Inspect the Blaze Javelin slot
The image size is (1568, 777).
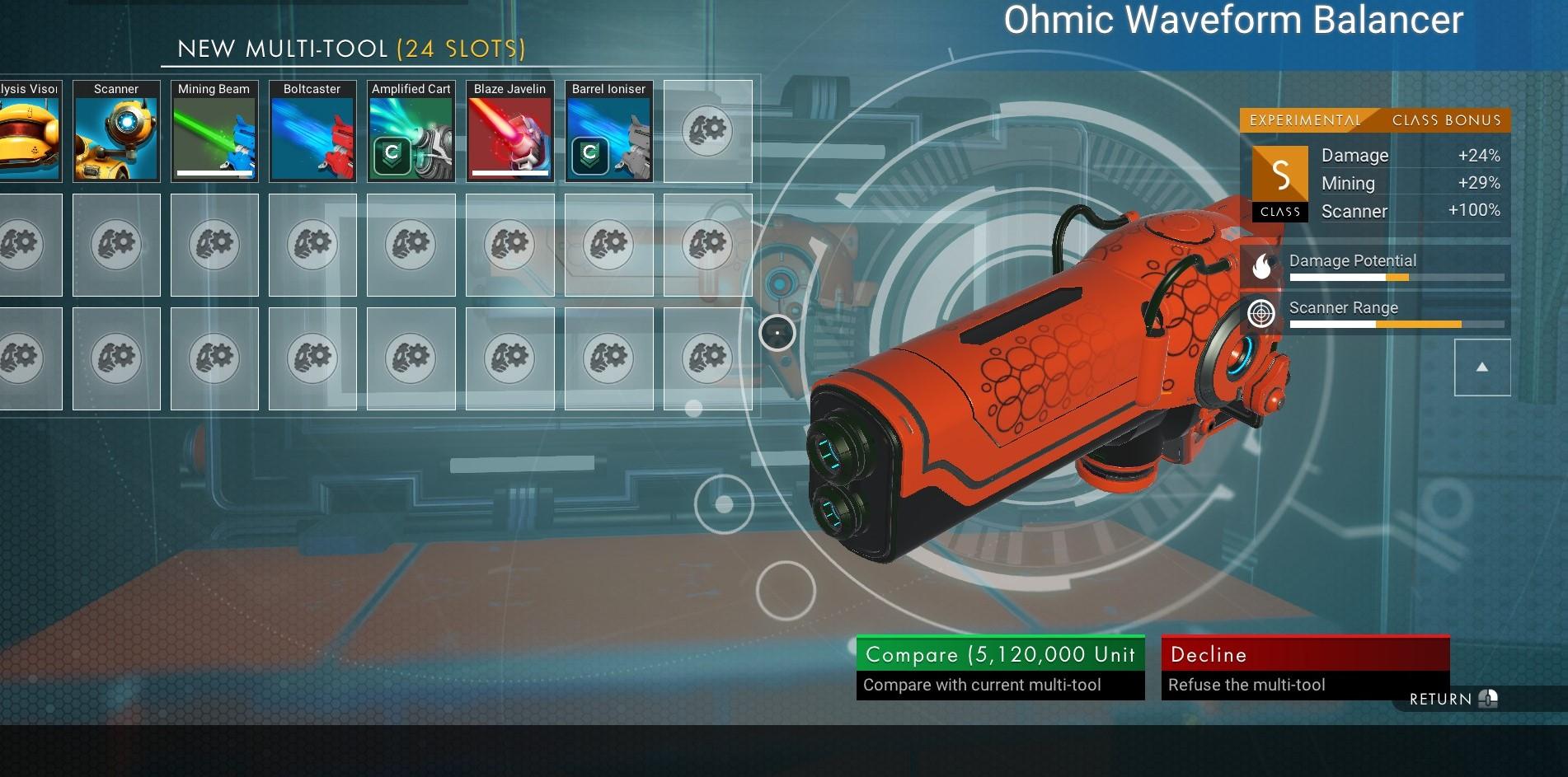[x=509, y=132]
